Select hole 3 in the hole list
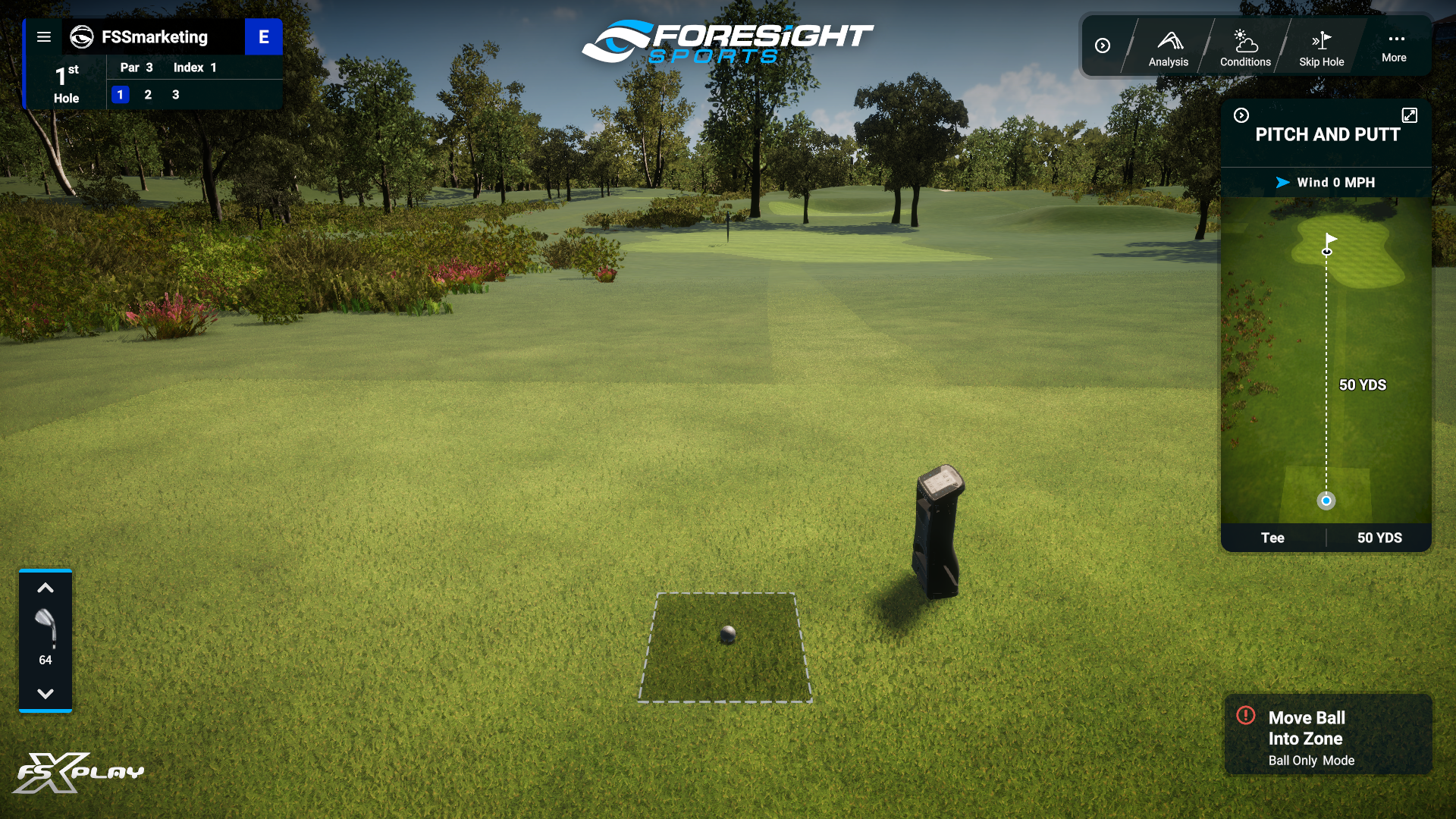The image size is (1456, 819). pos(175,95)
